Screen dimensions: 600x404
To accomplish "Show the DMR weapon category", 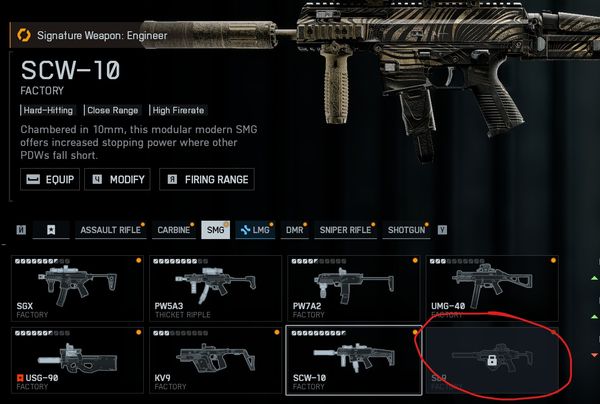I will (294, 230).
